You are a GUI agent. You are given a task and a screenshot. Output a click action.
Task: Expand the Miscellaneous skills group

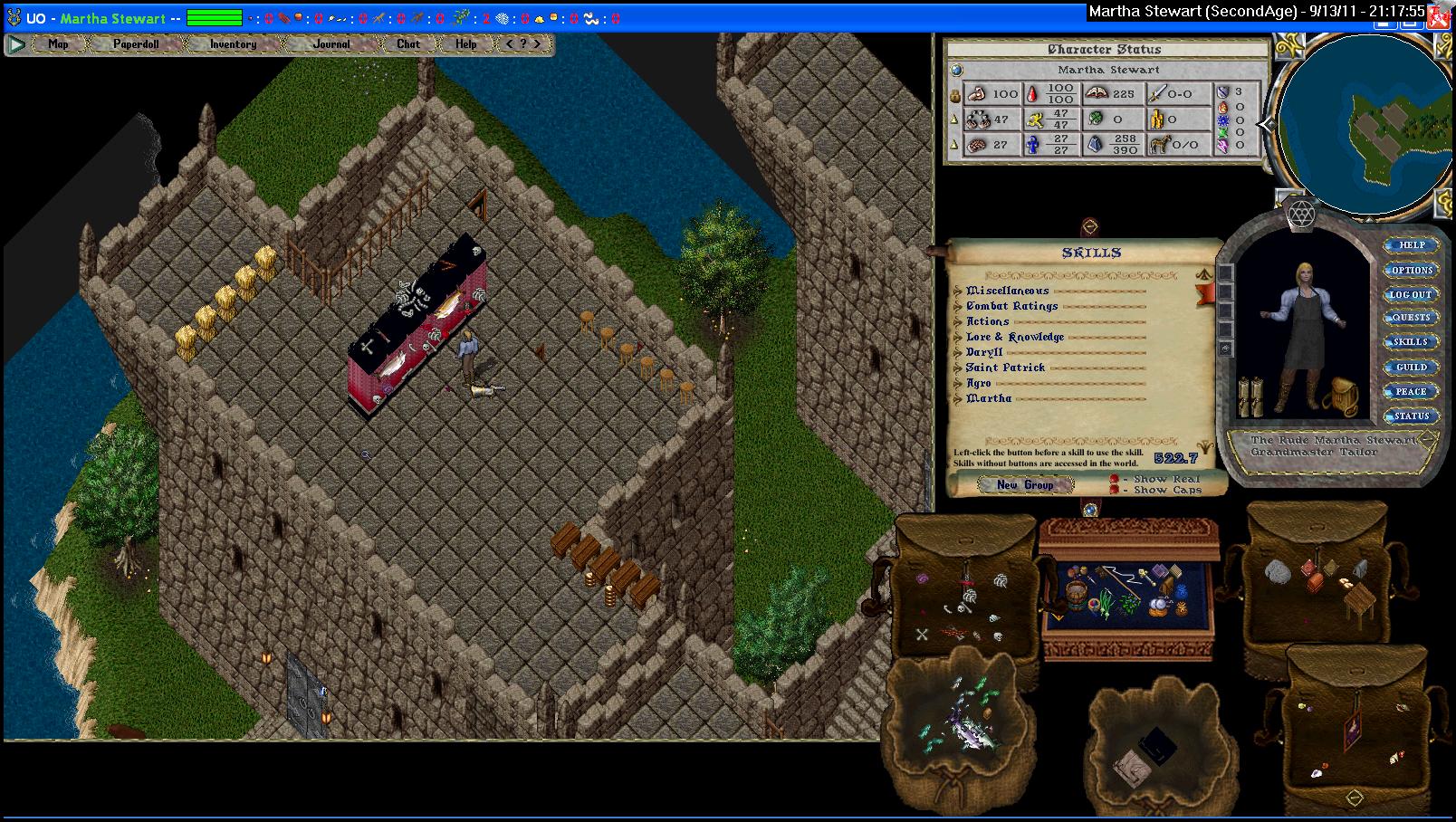click(958, 291)
